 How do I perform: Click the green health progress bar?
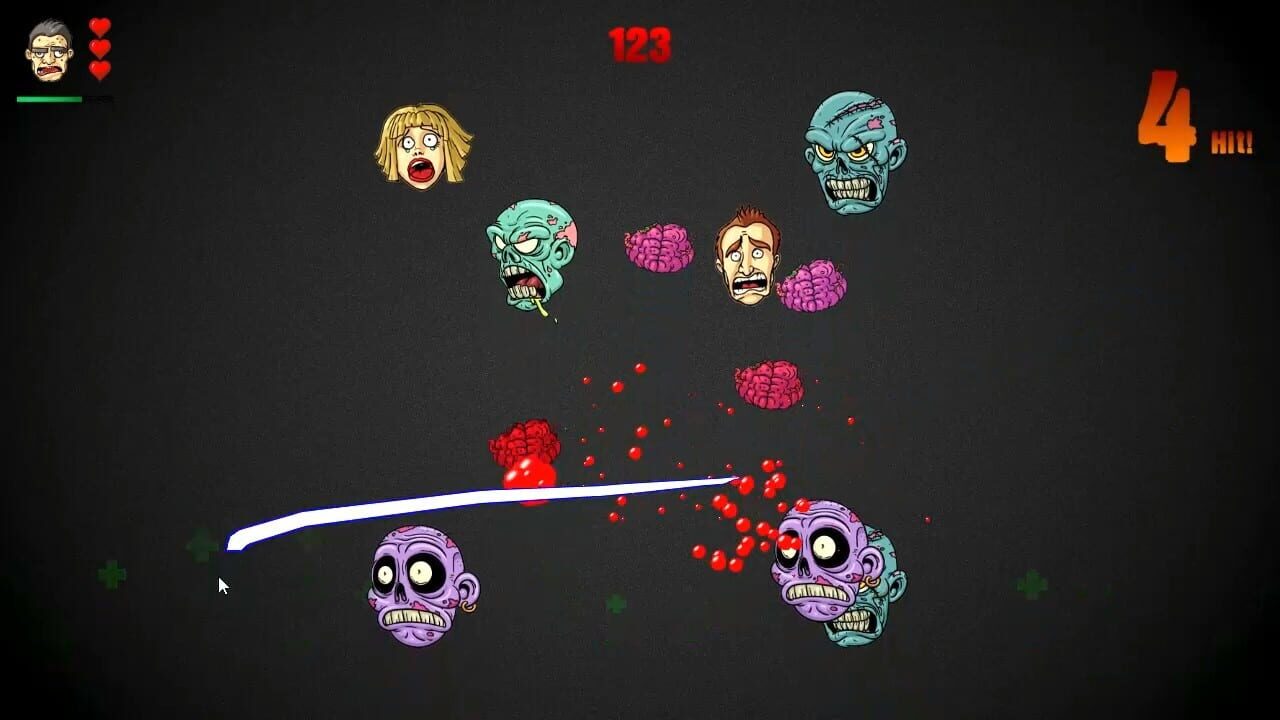(50, 100)
